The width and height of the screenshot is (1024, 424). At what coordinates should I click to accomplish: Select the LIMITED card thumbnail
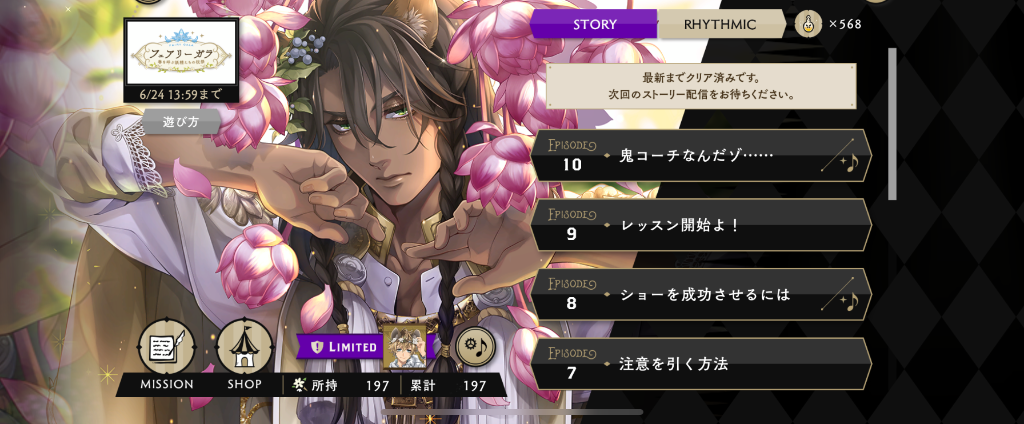click(x=407, y=346)
